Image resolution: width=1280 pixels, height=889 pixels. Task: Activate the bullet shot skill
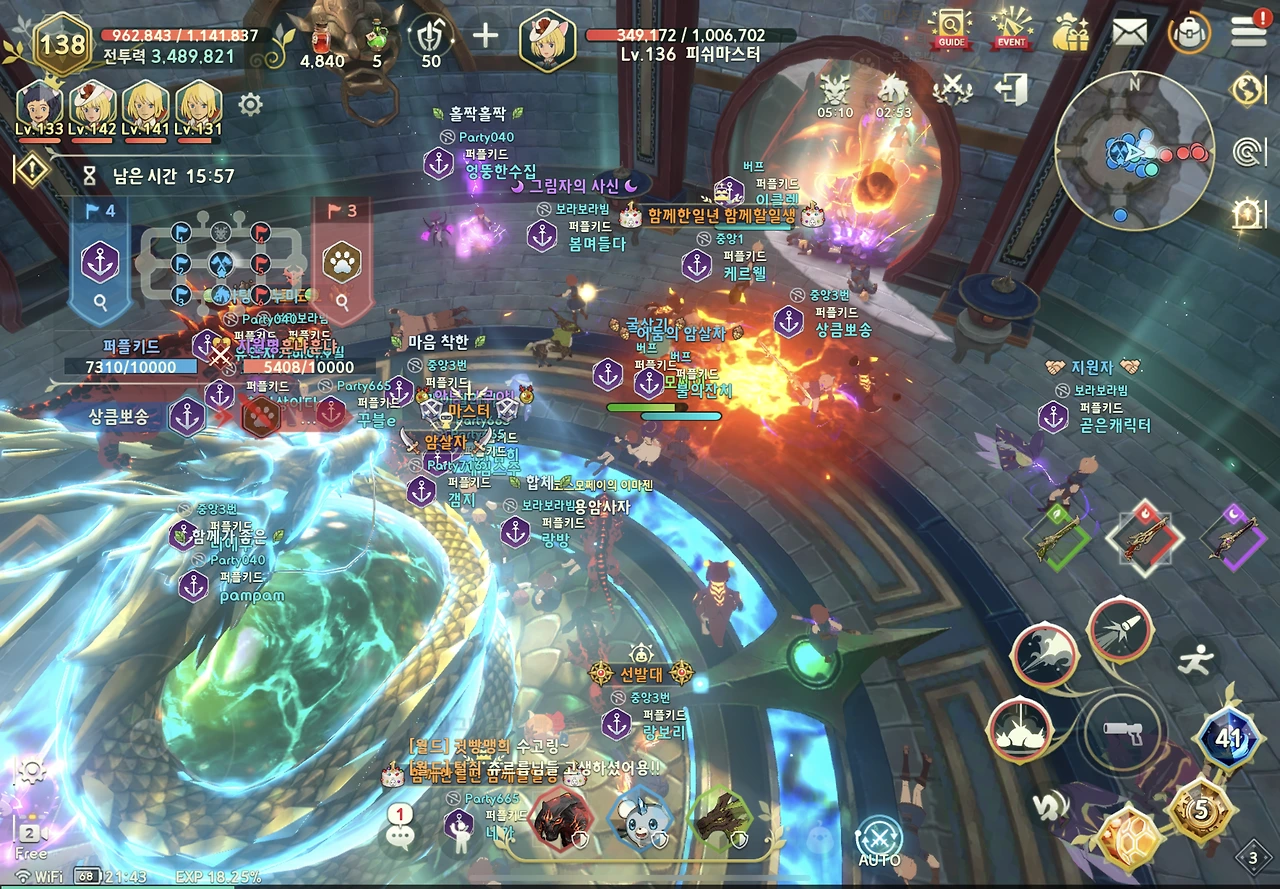click(x=1119, y=630)
